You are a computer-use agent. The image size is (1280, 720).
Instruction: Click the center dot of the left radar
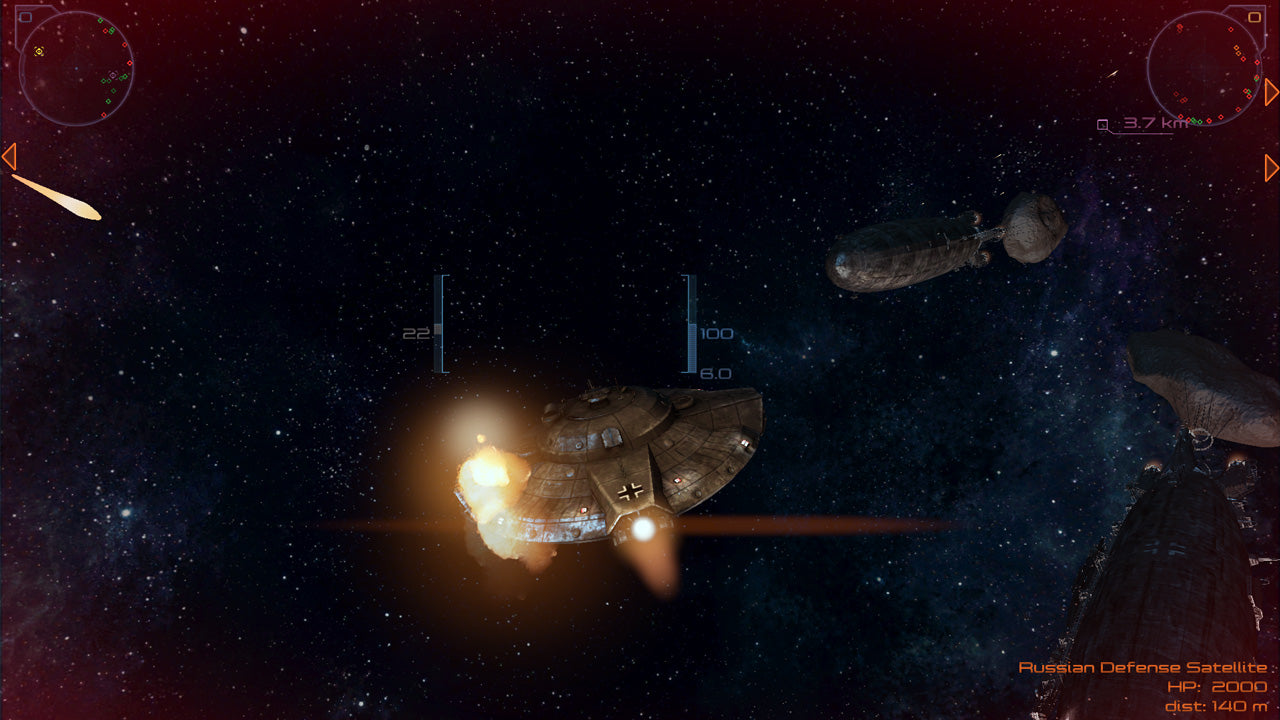coord(77,68)
